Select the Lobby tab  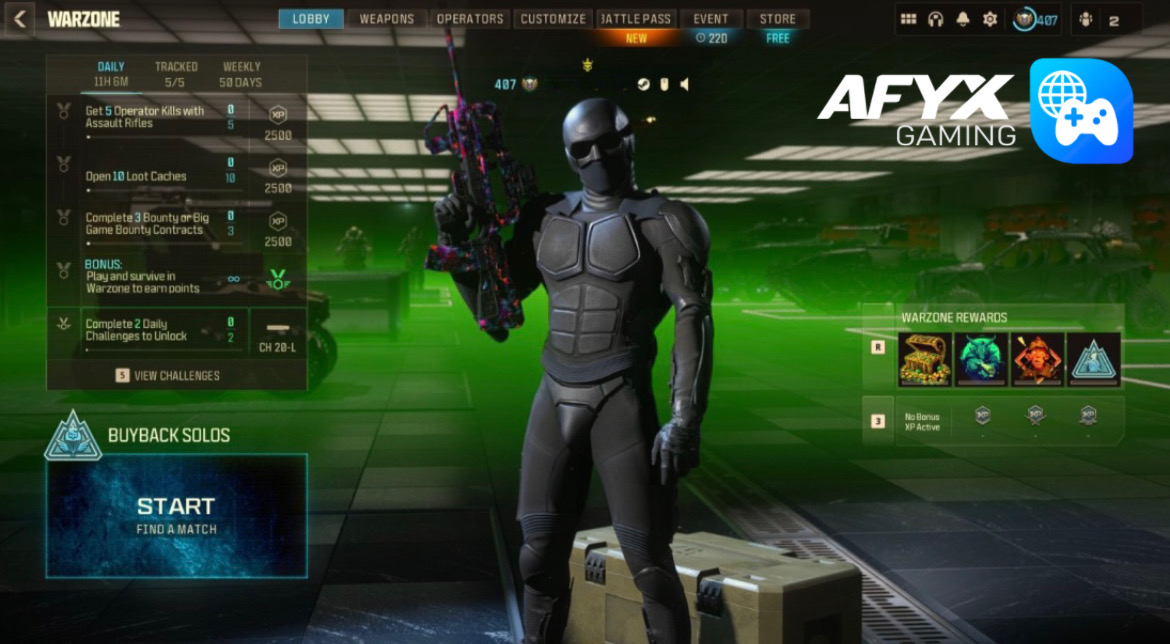coord(311,19)
